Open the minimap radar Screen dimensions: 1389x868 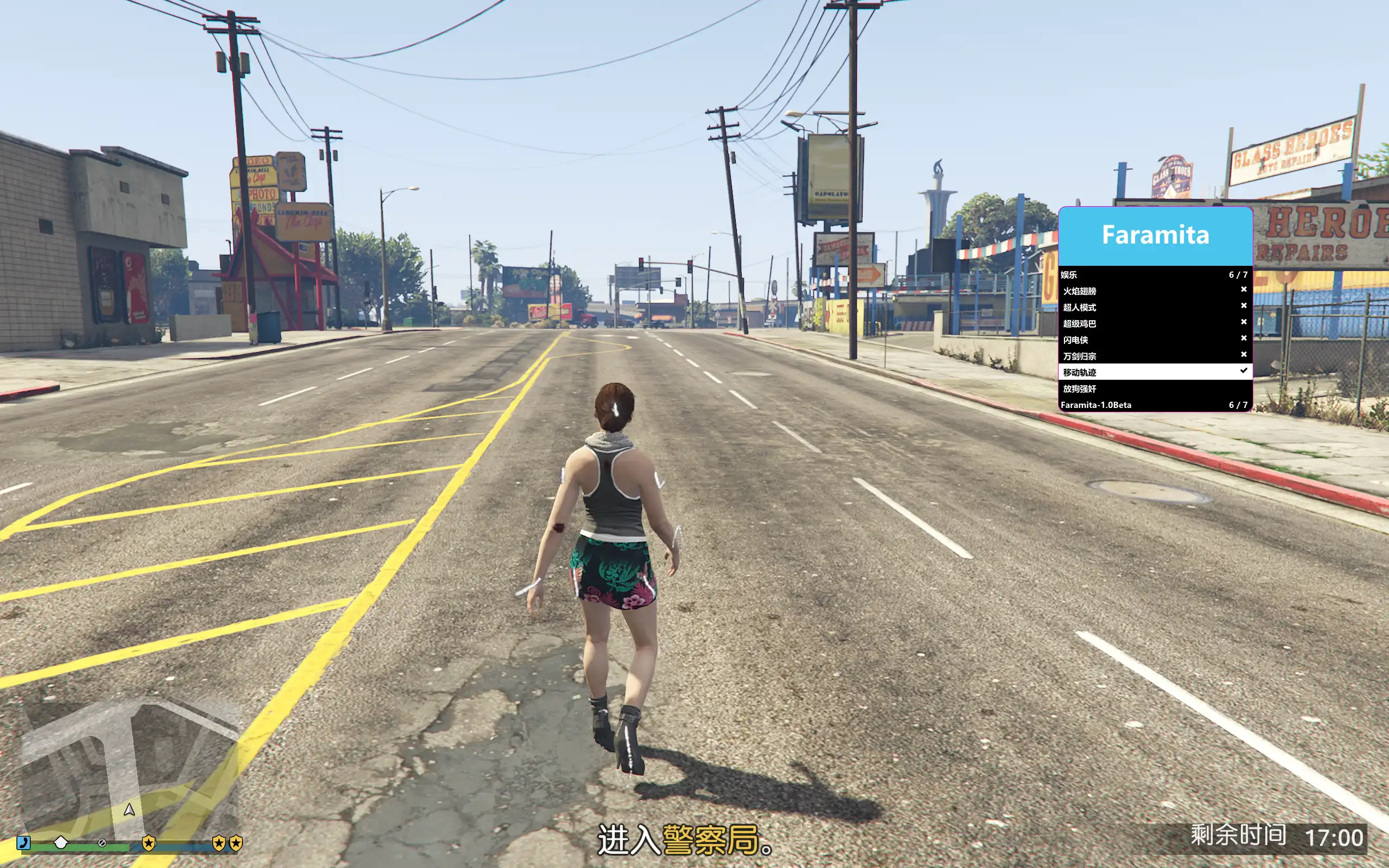pos(129,769)
